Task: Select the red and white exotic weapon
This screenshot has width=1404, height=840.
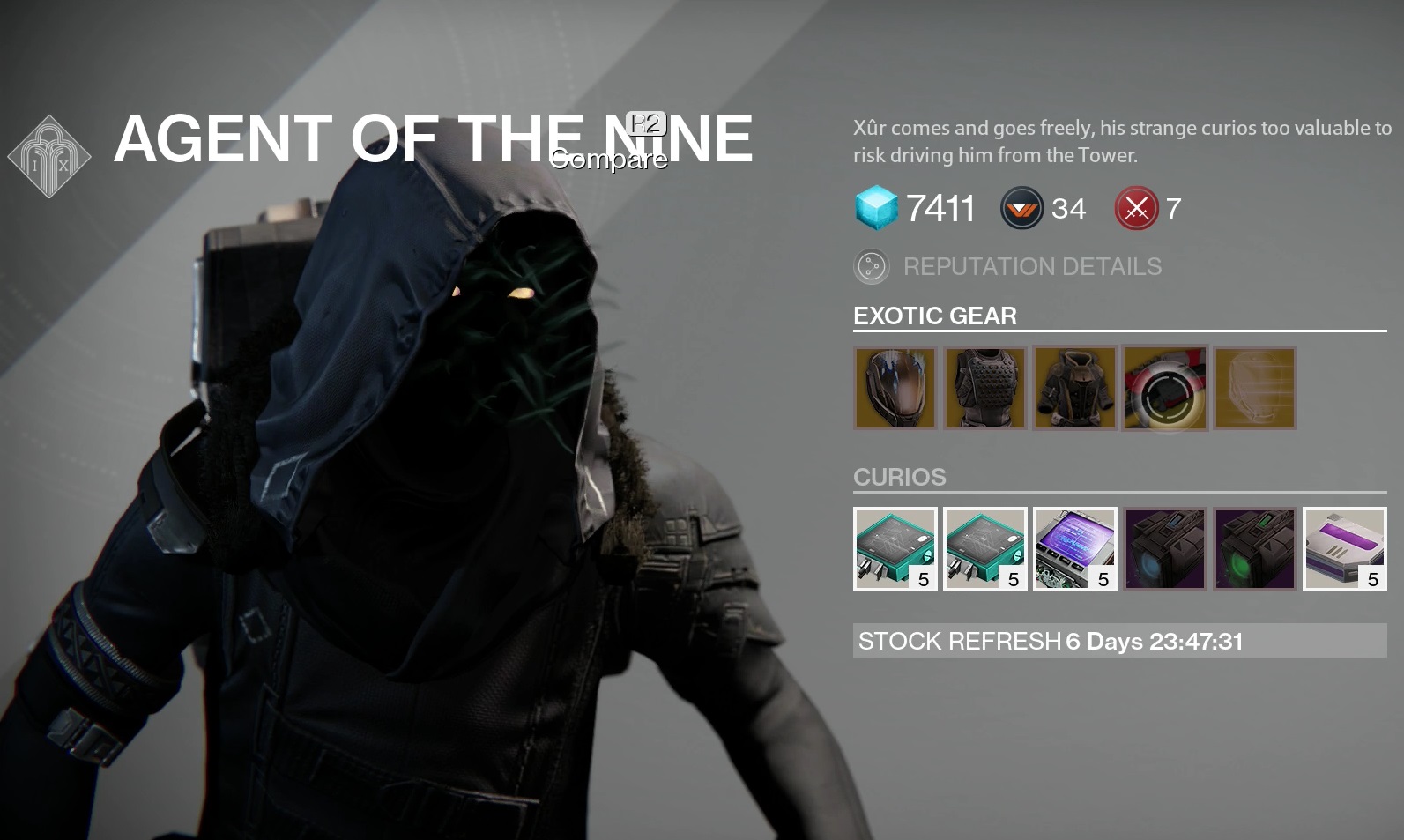Action: [x=1165, y=388]
